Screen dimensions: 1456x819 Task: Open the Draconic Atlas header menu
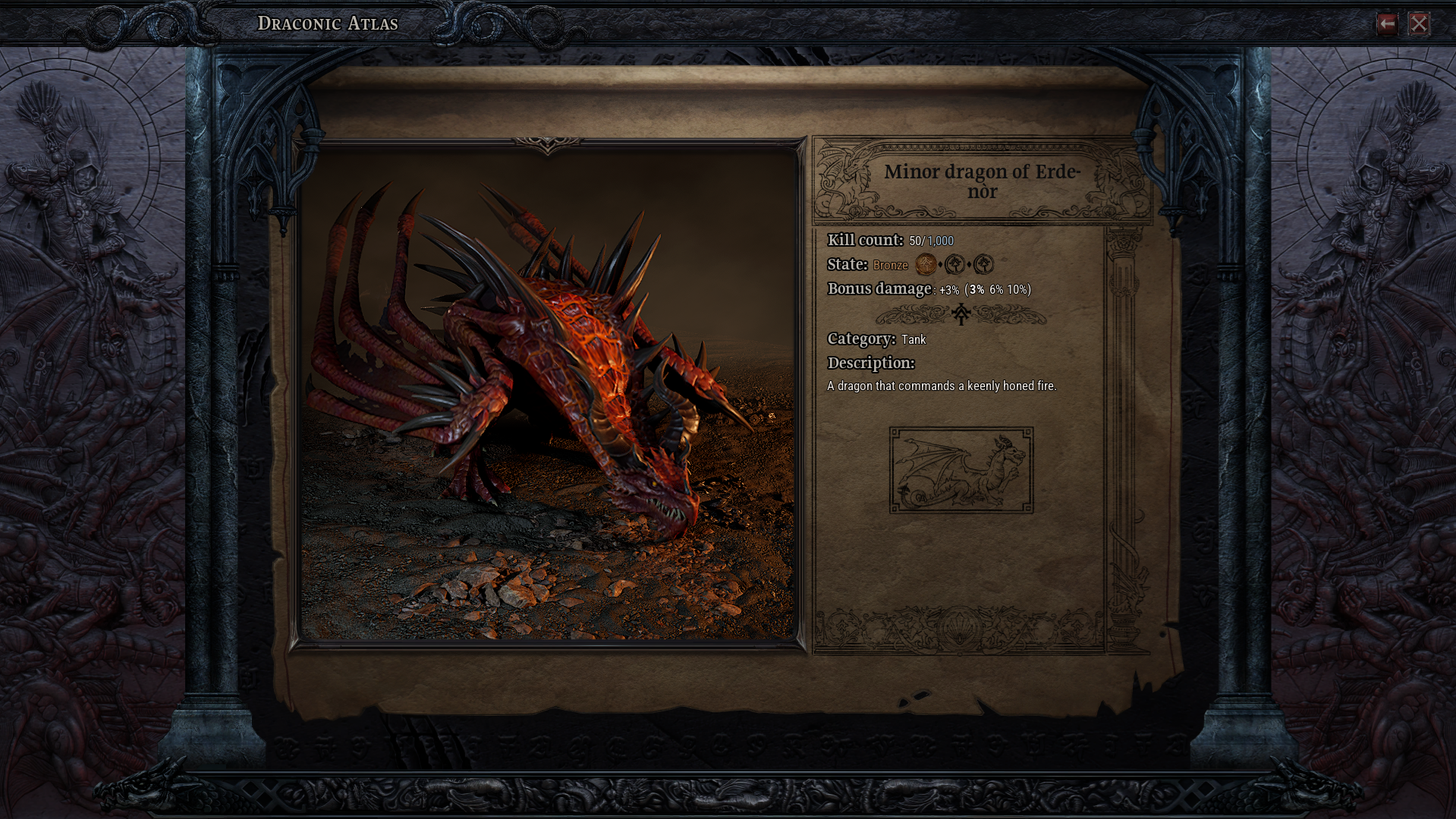click(x=328, y=23)
